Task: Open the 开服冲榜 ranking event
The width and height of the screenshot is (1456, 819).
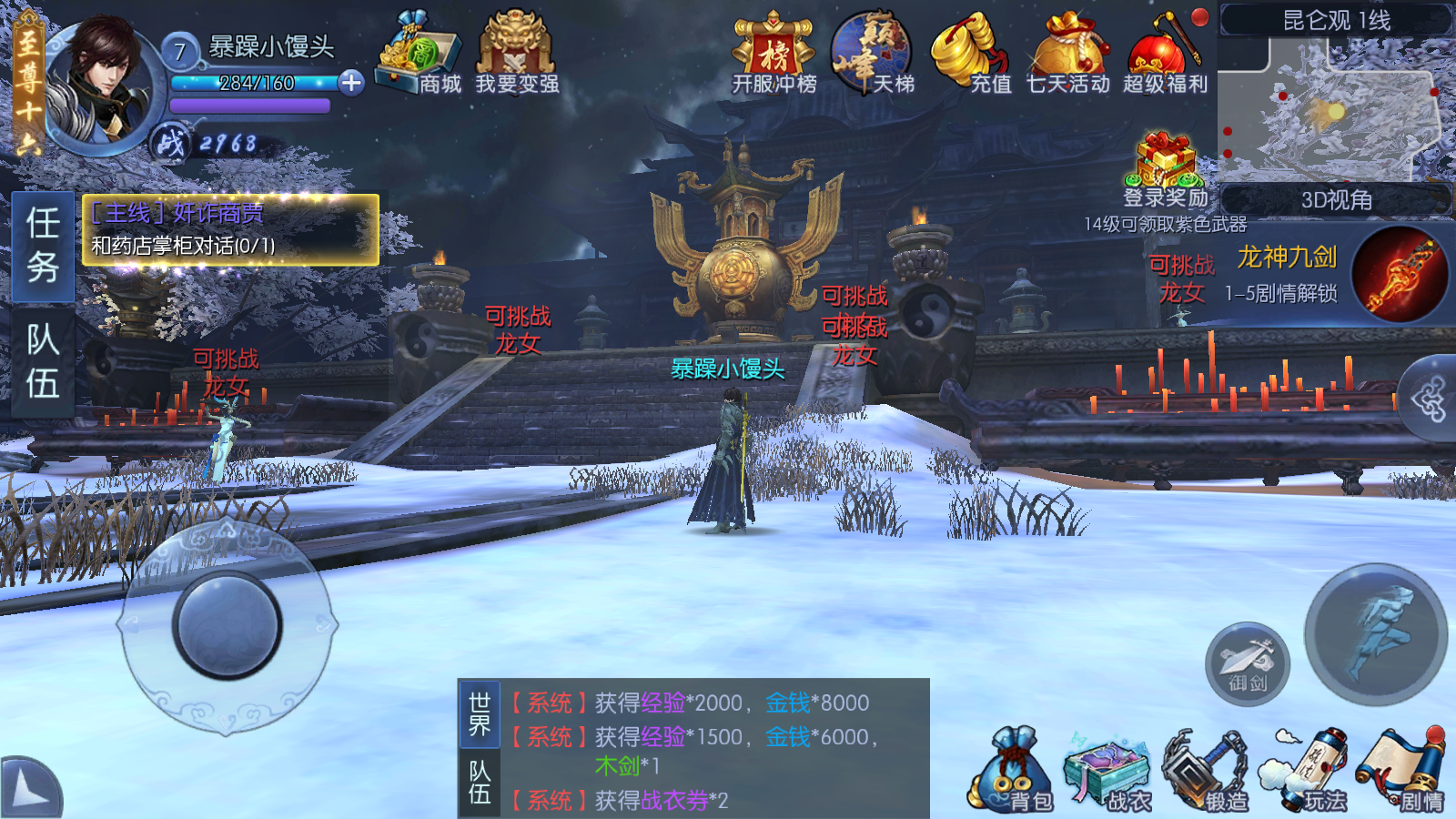Action: pos(774,55)
